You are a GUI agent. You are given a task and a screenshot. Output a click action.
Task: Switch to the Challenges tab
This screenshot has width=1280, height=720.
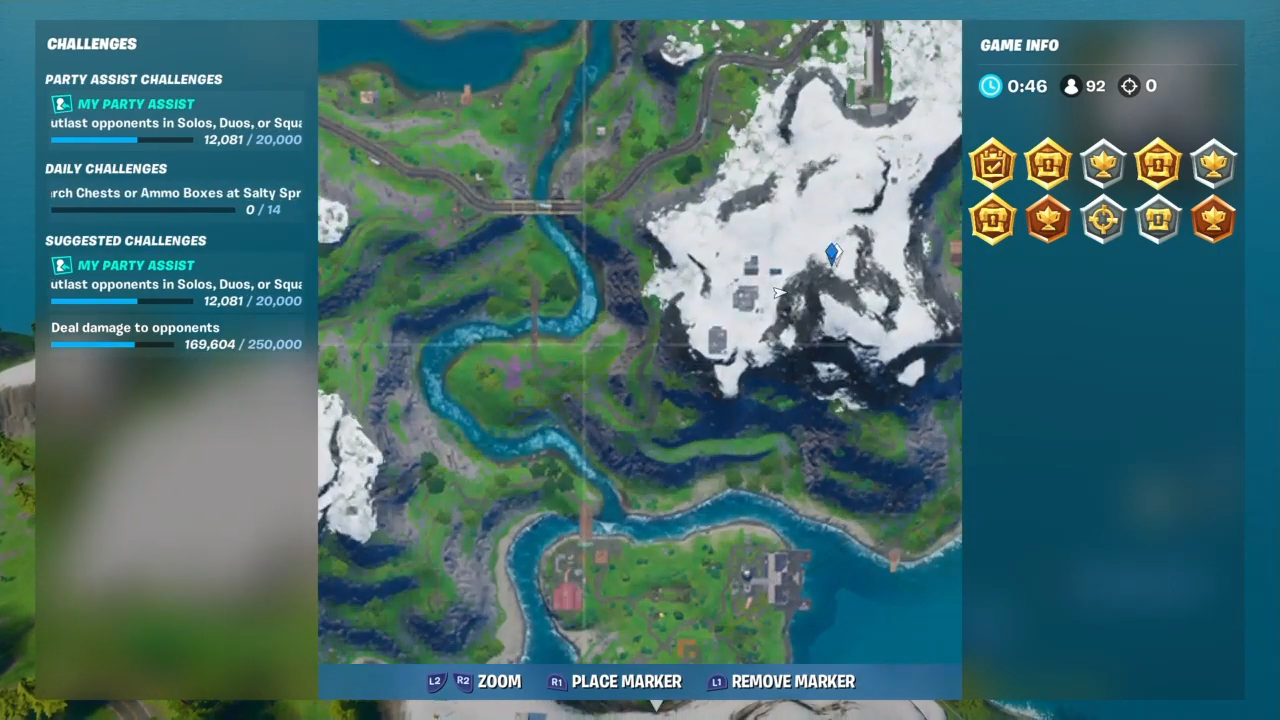(91, 44)
